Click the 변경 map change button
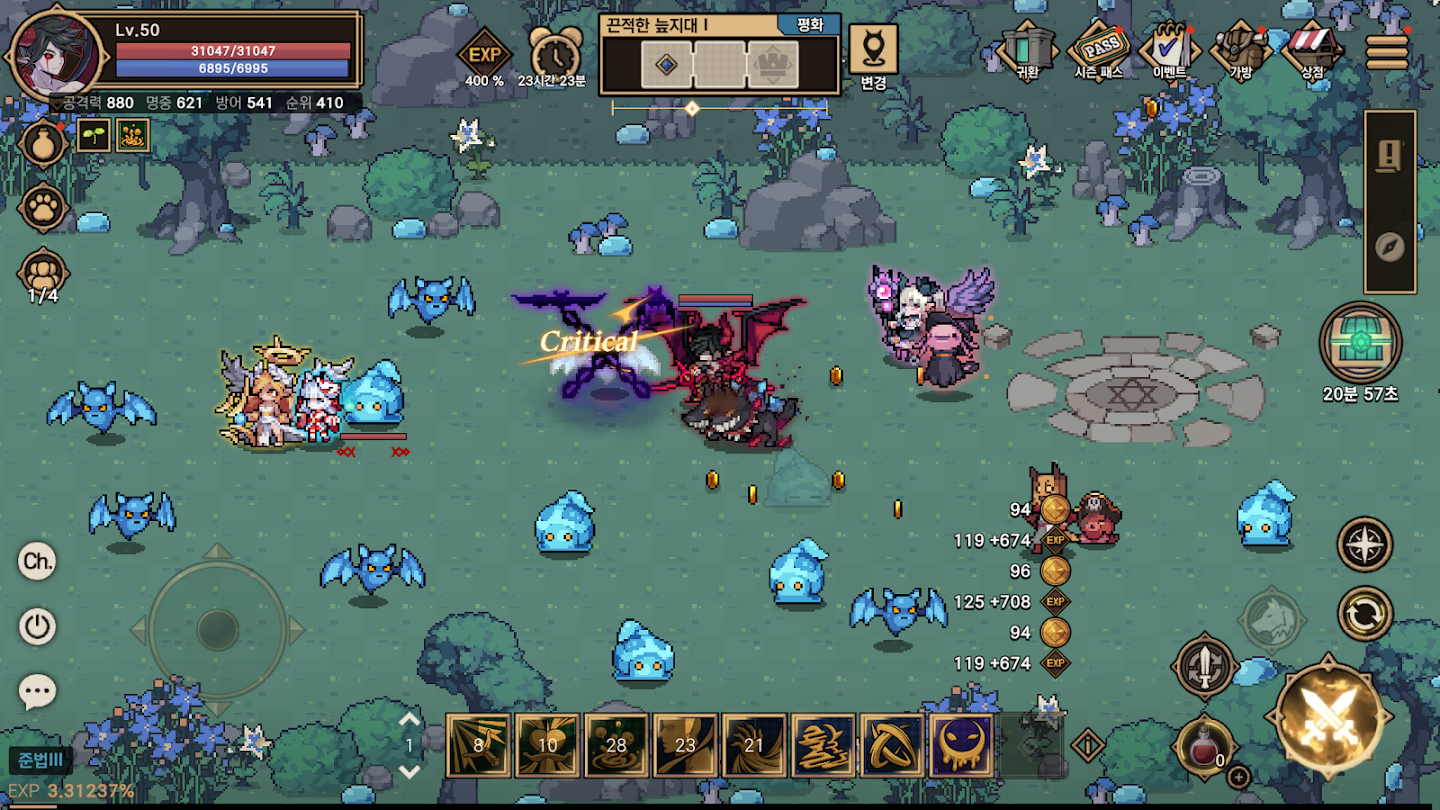 pos(873,55)
